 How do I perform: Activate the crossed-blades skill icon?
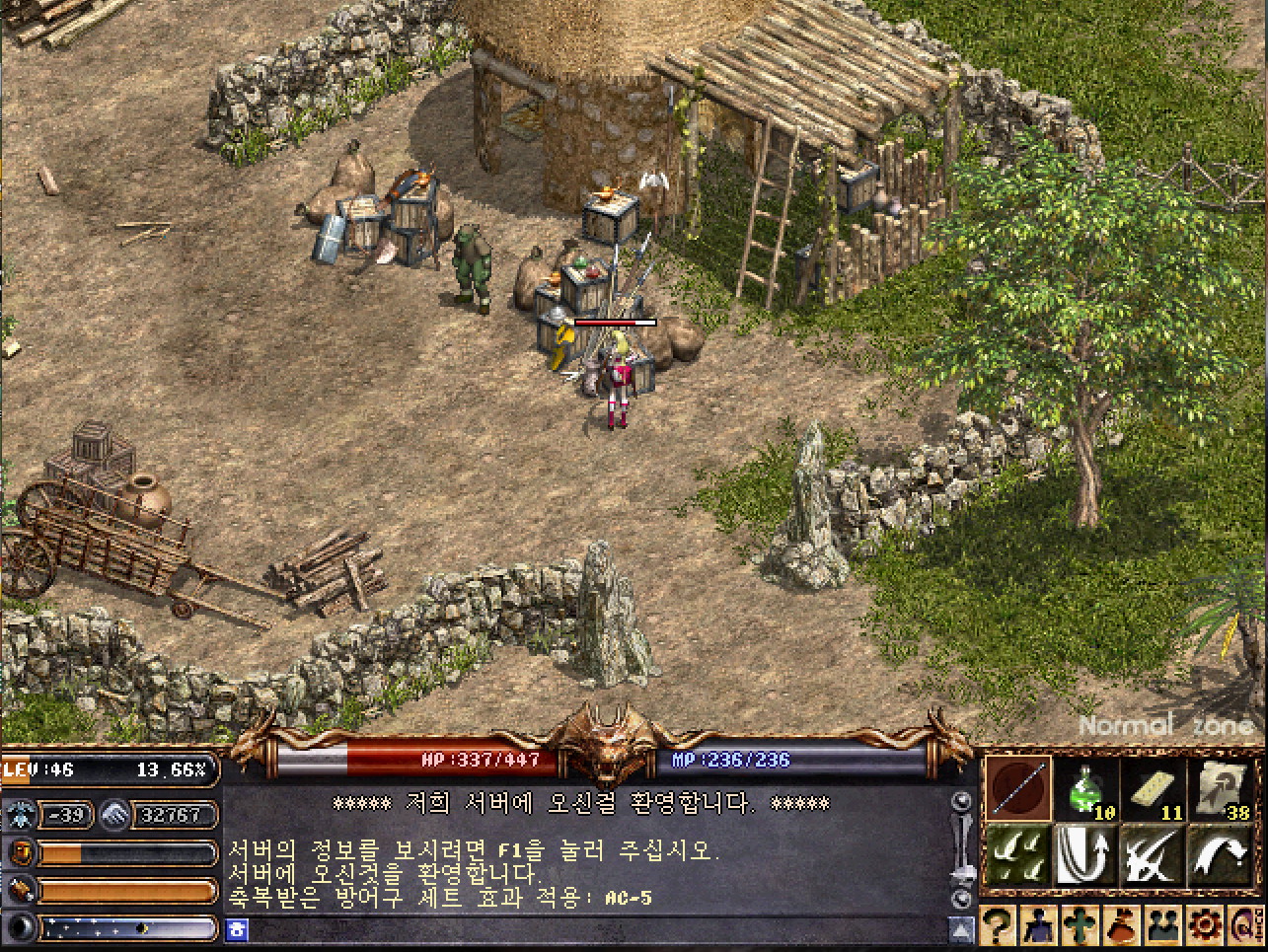(1154, 854)
